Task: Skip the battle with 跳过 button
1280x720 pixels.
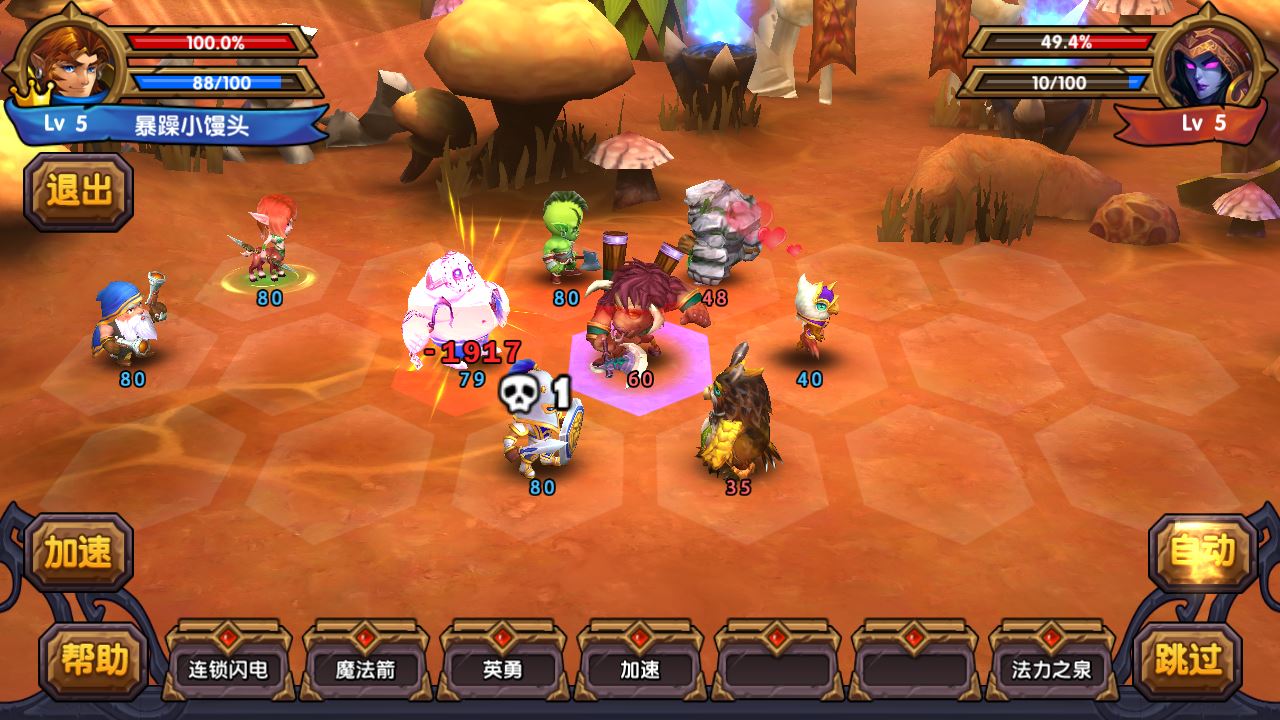Action: click(x=1187, y=660)
